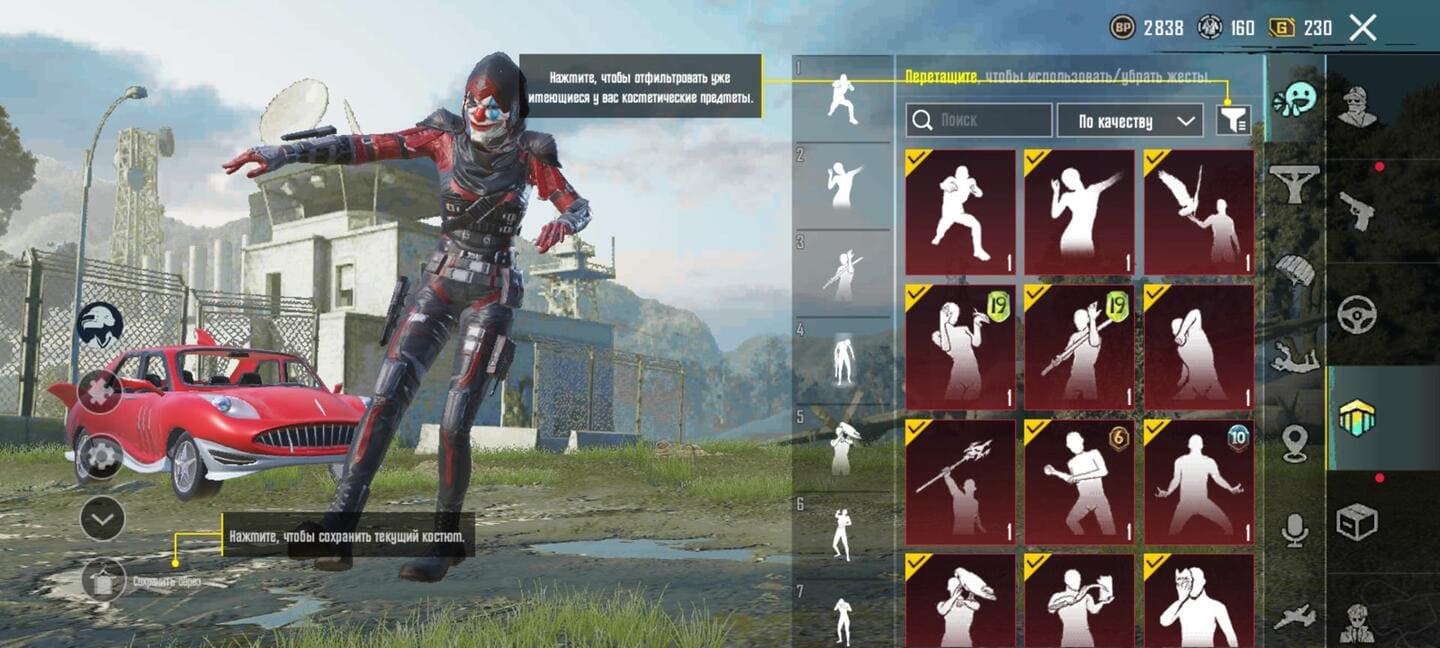The height and width of the screenshot is (648, 1440).
Task: Close the inventory with the X button
Action: pyautogui.click(x=1363, y=28)
